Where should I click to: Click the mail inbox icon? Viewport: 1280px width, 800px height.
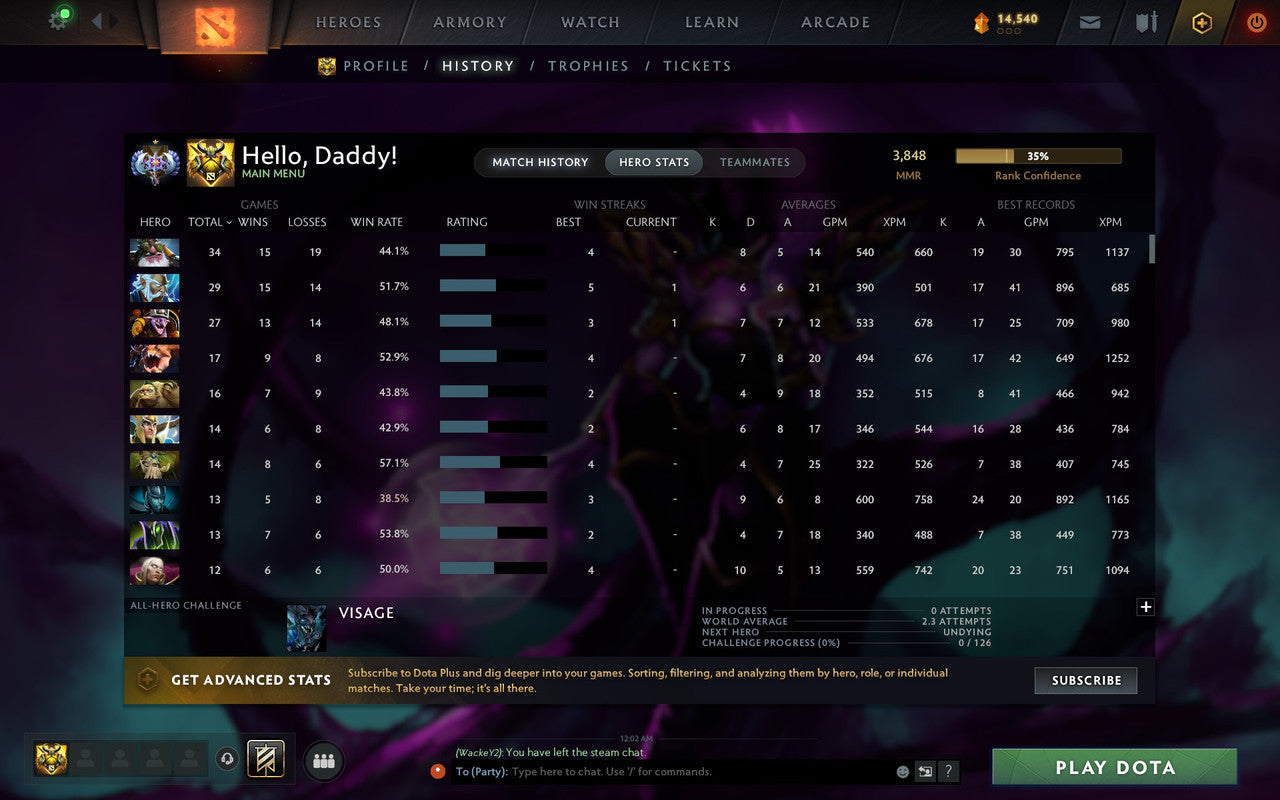pyautogui.click(x=1089, y=22)
